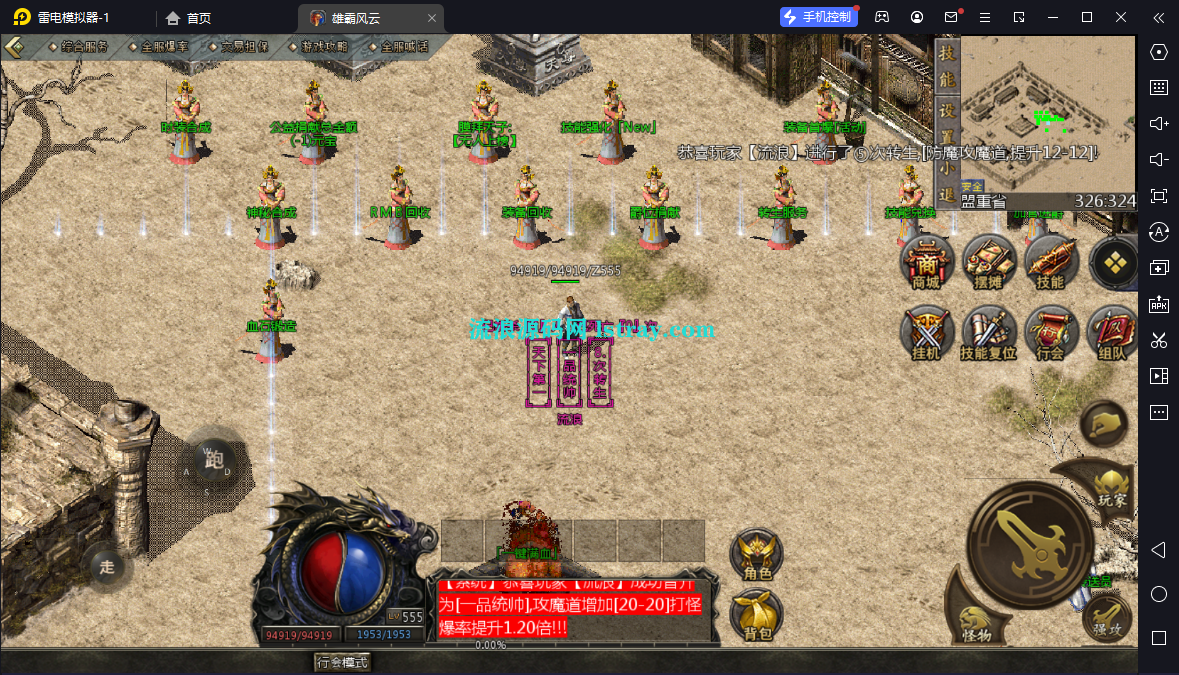Open the 技能 skills round icon
Viewport: 1179px width, 675px height.
coord(1050,263)
